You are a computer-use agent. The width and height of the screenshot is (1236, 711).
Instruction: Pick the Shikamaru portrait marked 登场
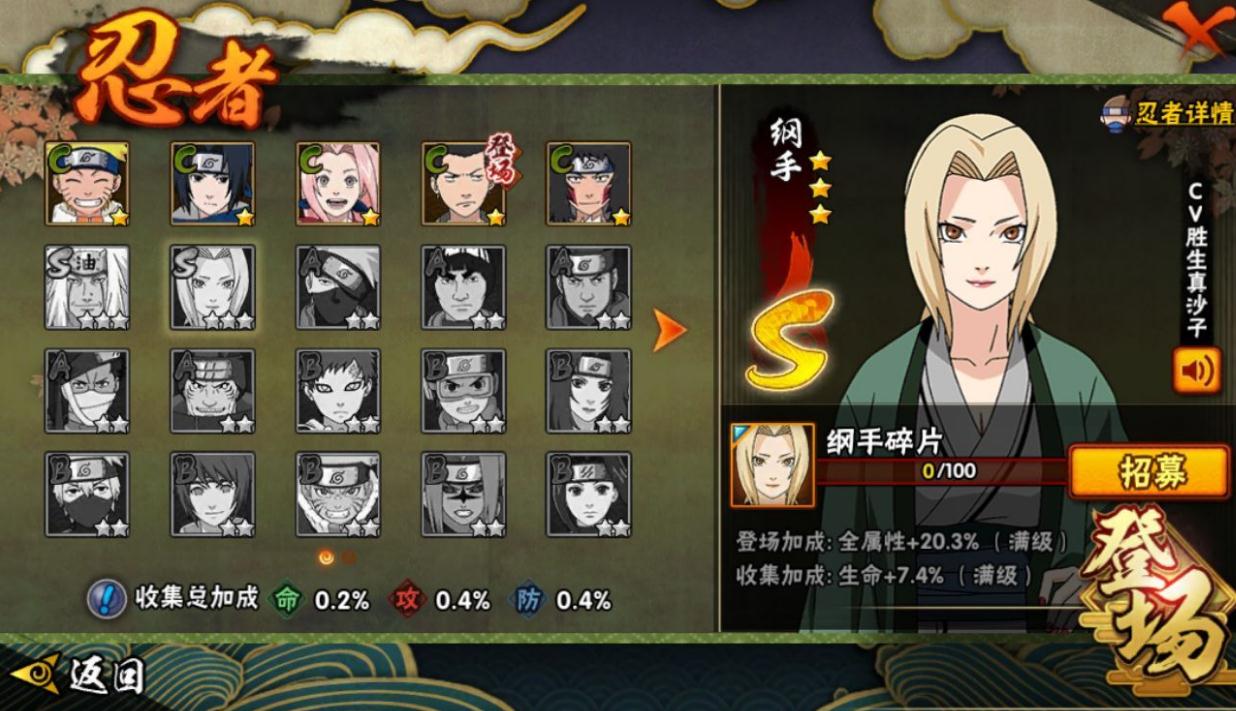tap(463, 183)
